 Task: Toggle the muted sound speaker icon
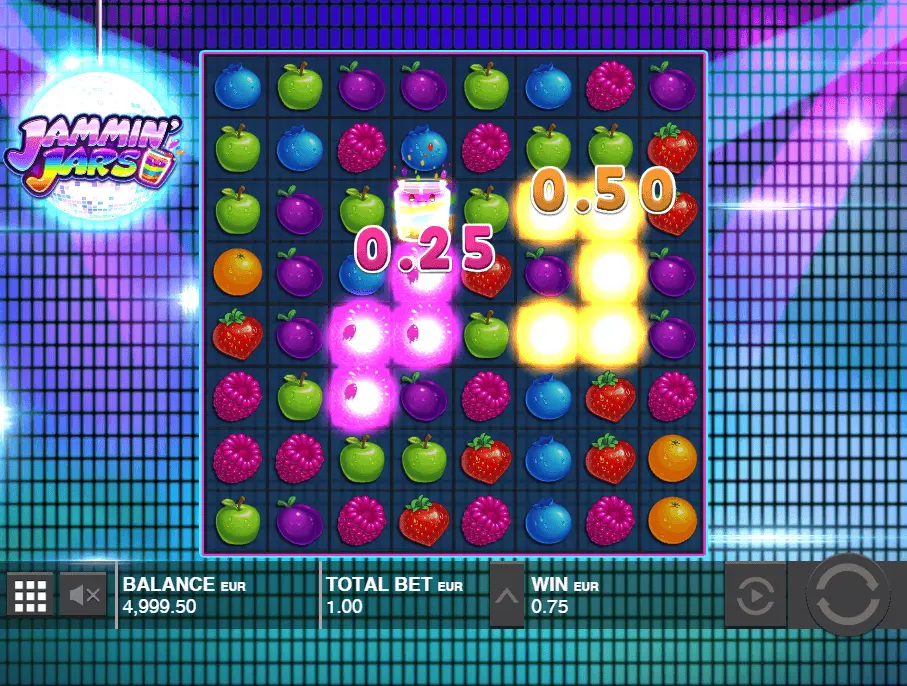coord(84,597)
